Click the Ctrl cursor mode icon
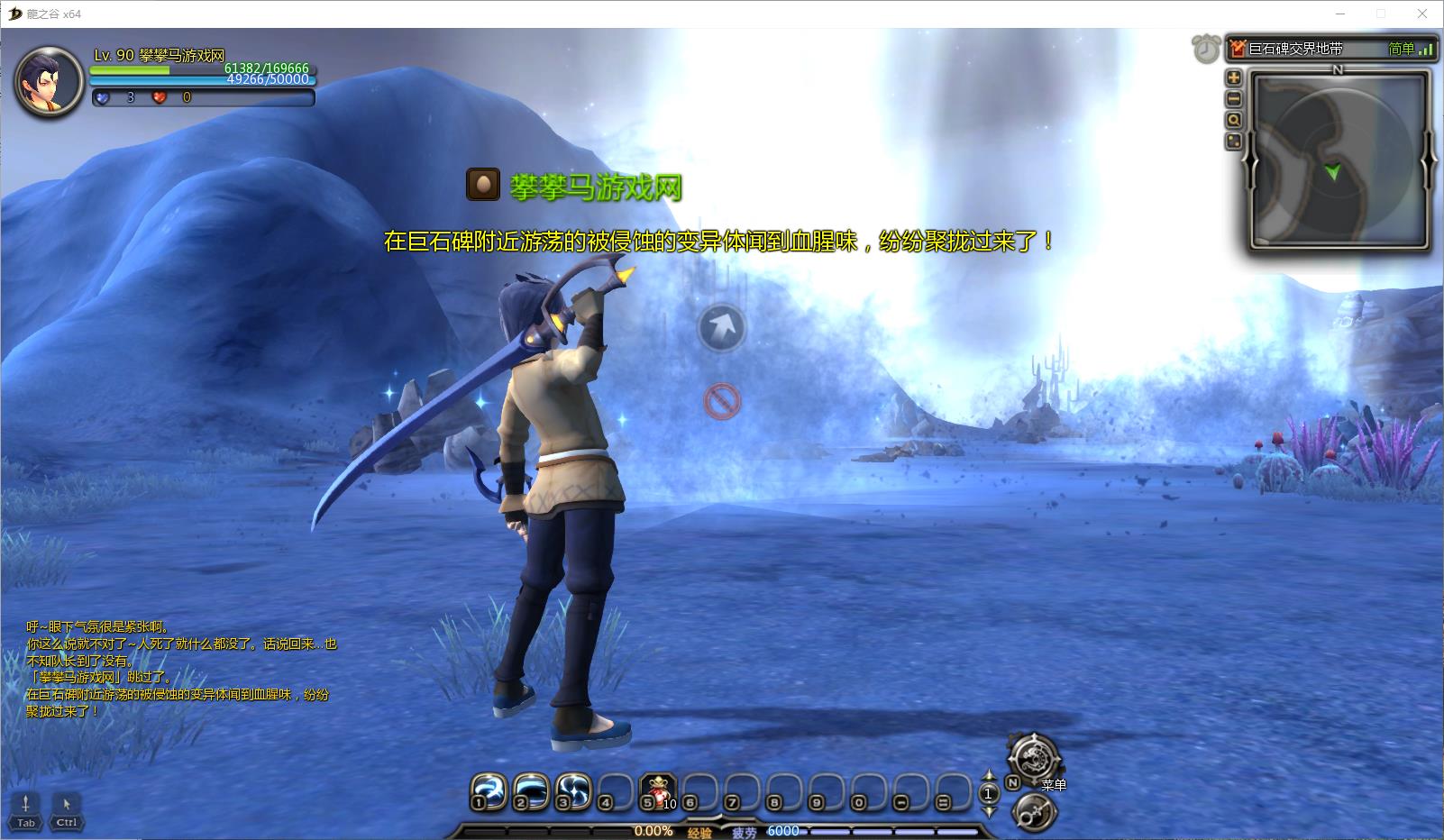The width and height of the screenshot is (1444, 840). click(67, 808)
